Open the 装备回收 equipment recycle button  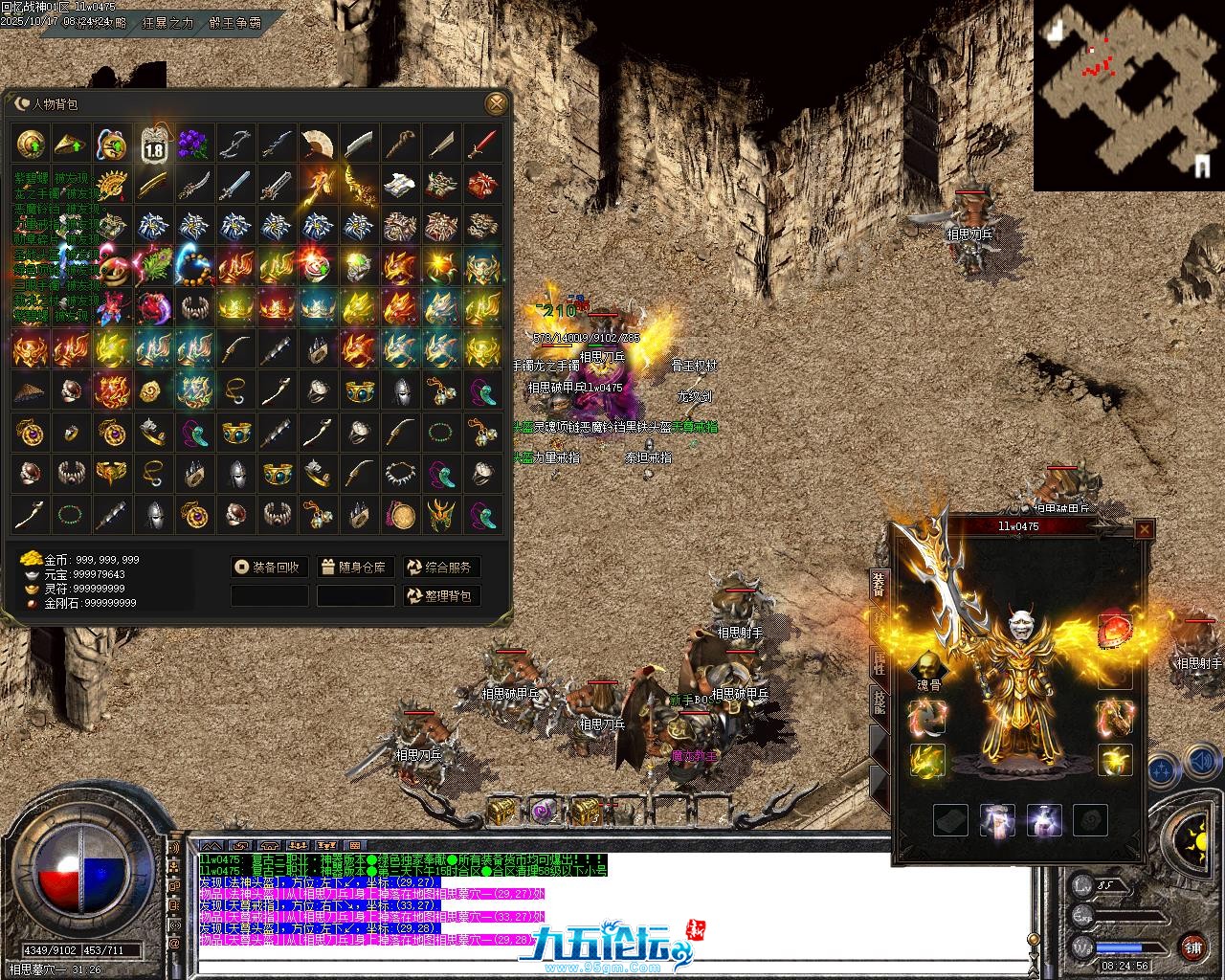point(270,568)
